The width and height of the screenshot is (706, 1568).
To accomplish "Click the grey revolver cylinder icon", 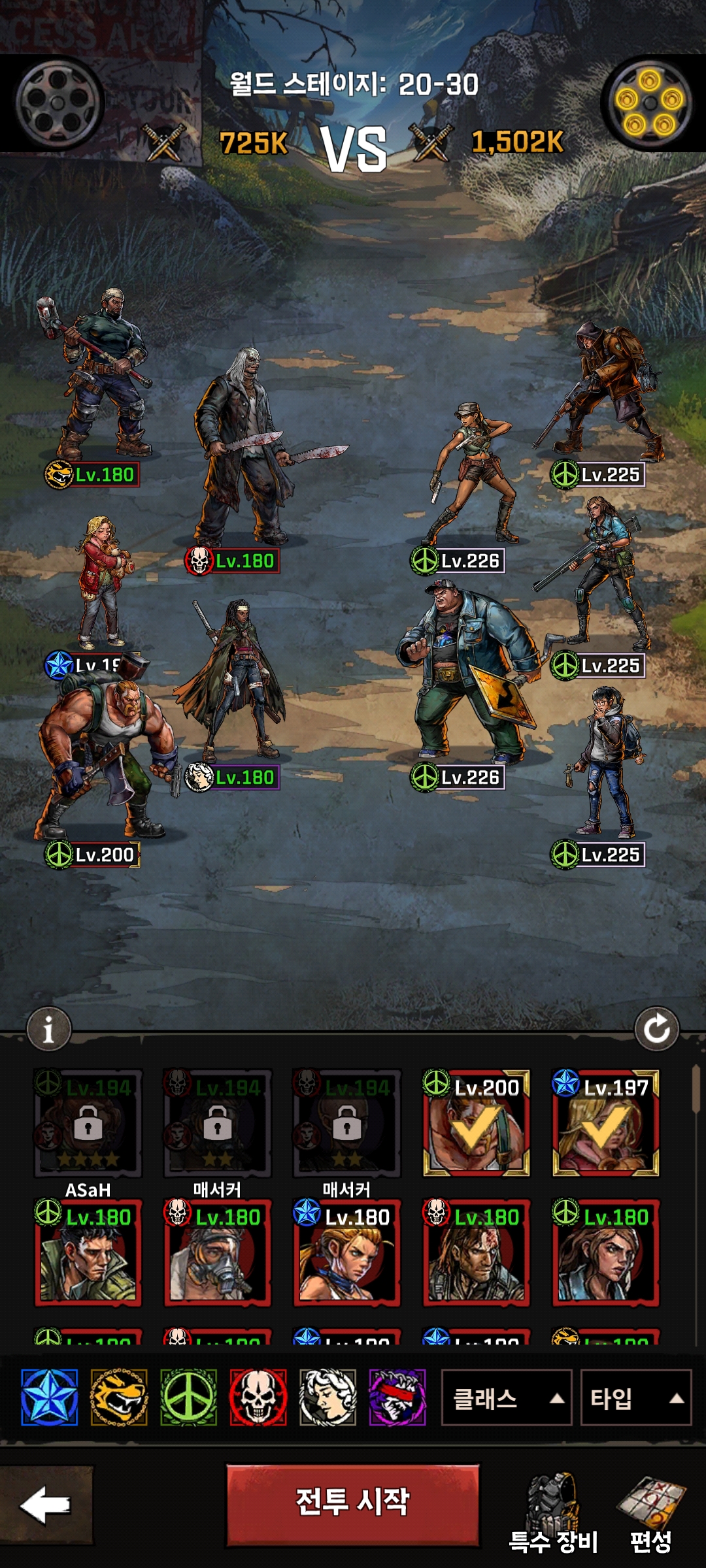I will (58, 103).
